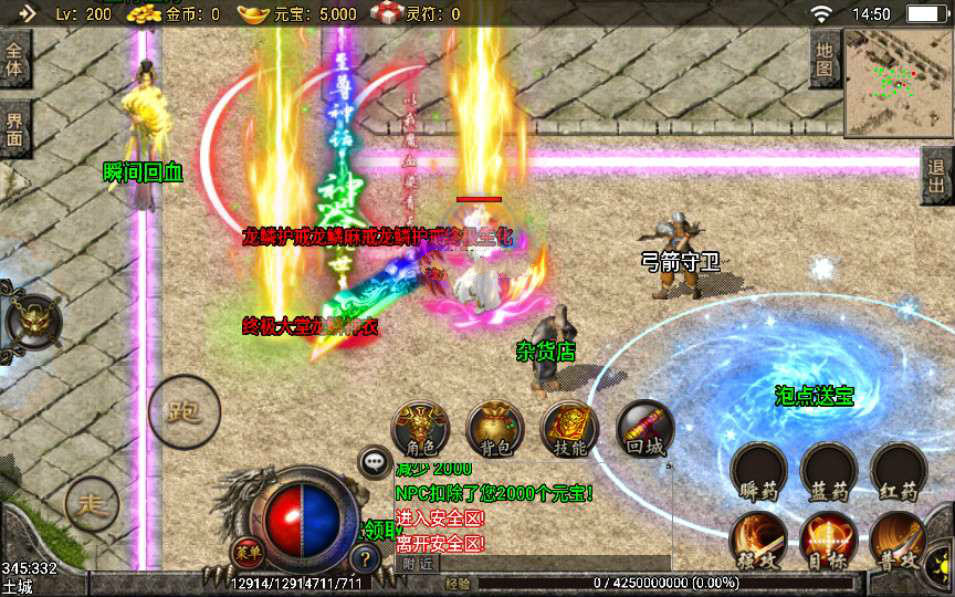Use the 红药 health potion slot

899,470
